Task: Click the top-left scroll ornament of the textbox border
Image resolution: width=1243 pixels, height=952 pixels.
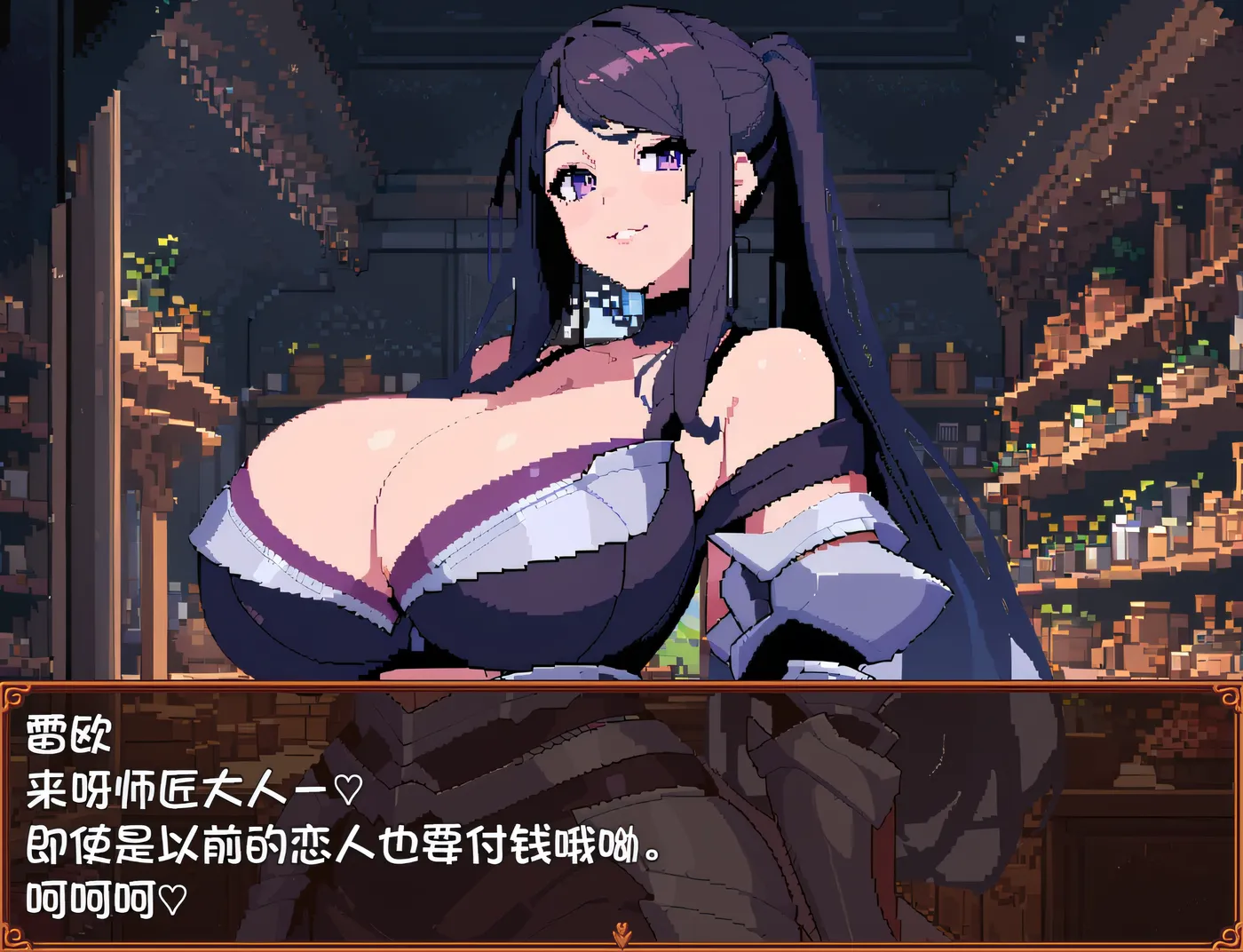Action: point(14,695)
